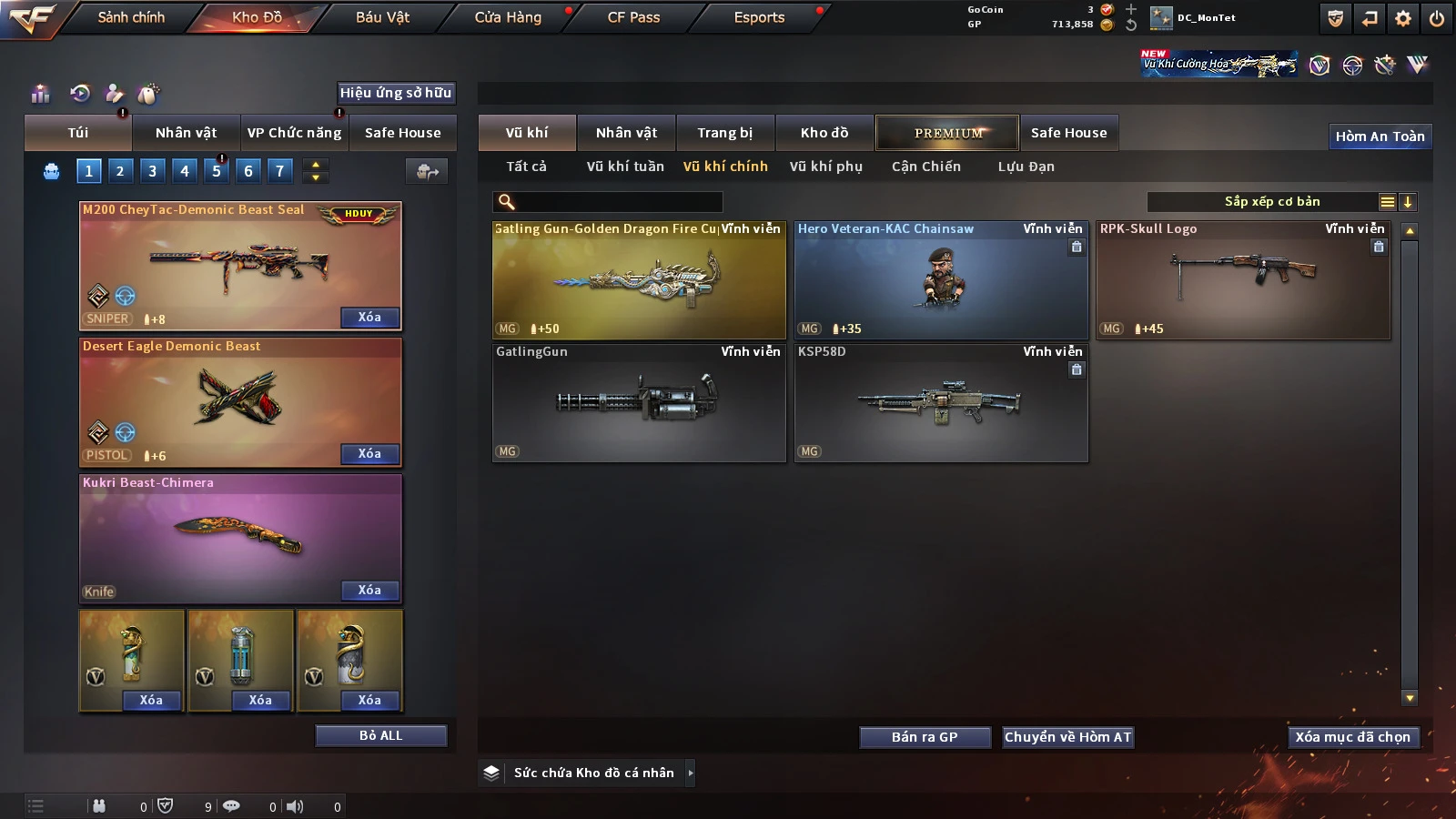Click the Bán ra GP button
This screenshot has height=819, width=1456.
[x=925, y=737]
